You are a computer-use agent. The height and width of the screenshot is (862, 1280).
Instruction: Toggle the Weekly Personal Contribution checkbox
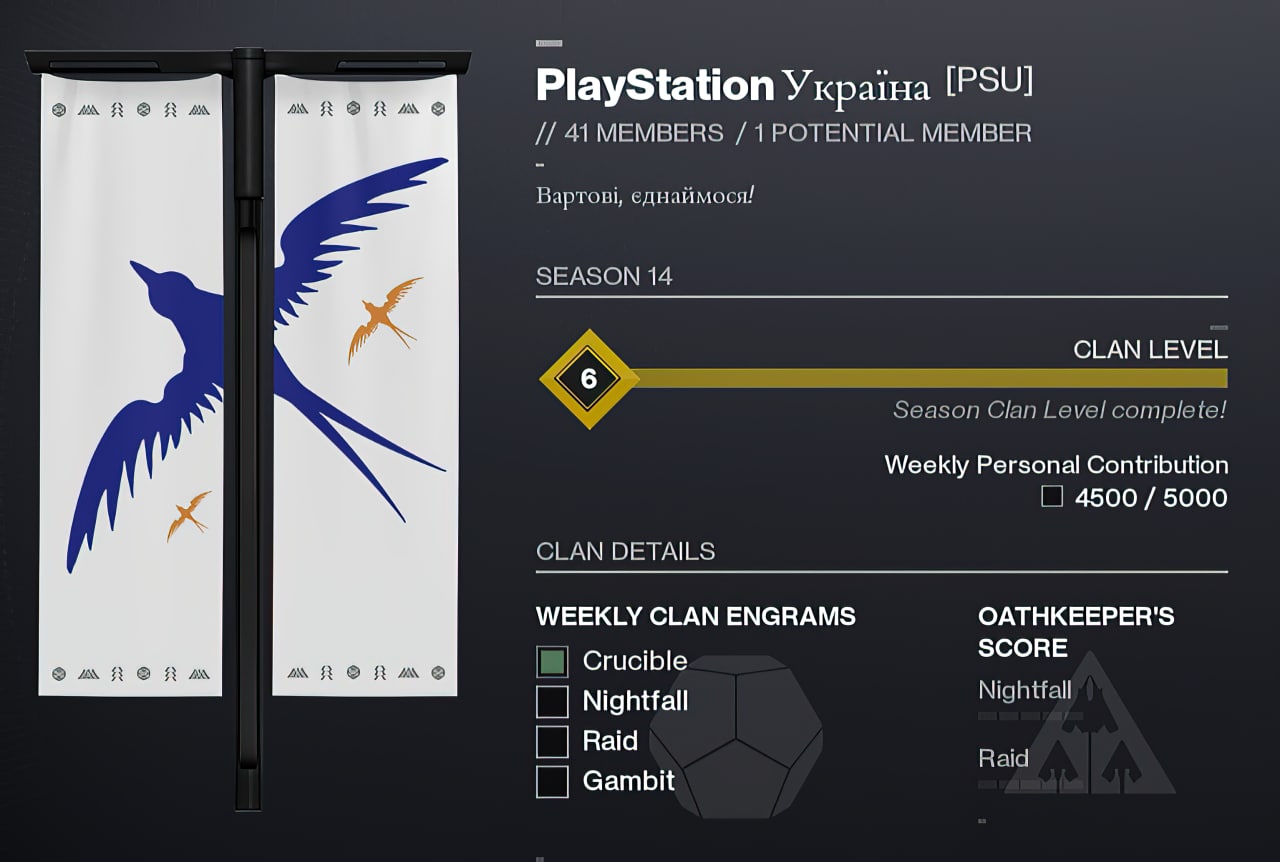pos(1052,497)
